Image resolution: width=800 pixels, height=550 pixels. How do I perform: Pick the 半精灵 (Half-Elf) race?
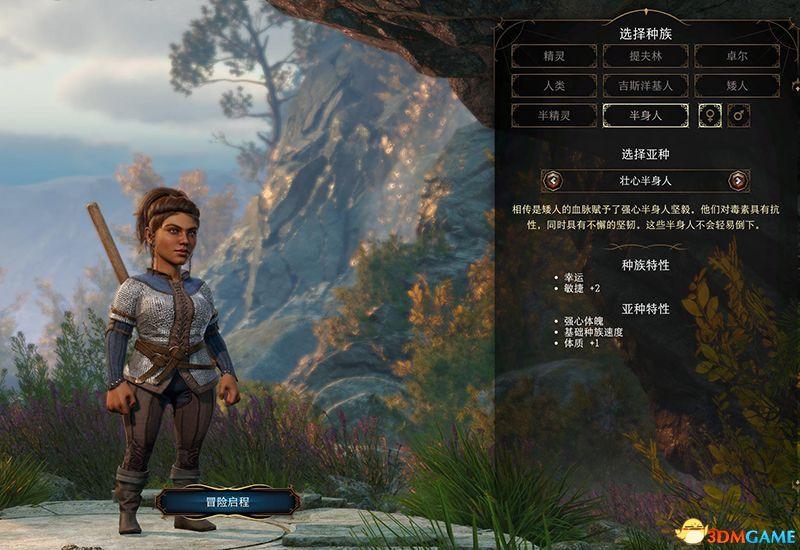click(555, 116)
